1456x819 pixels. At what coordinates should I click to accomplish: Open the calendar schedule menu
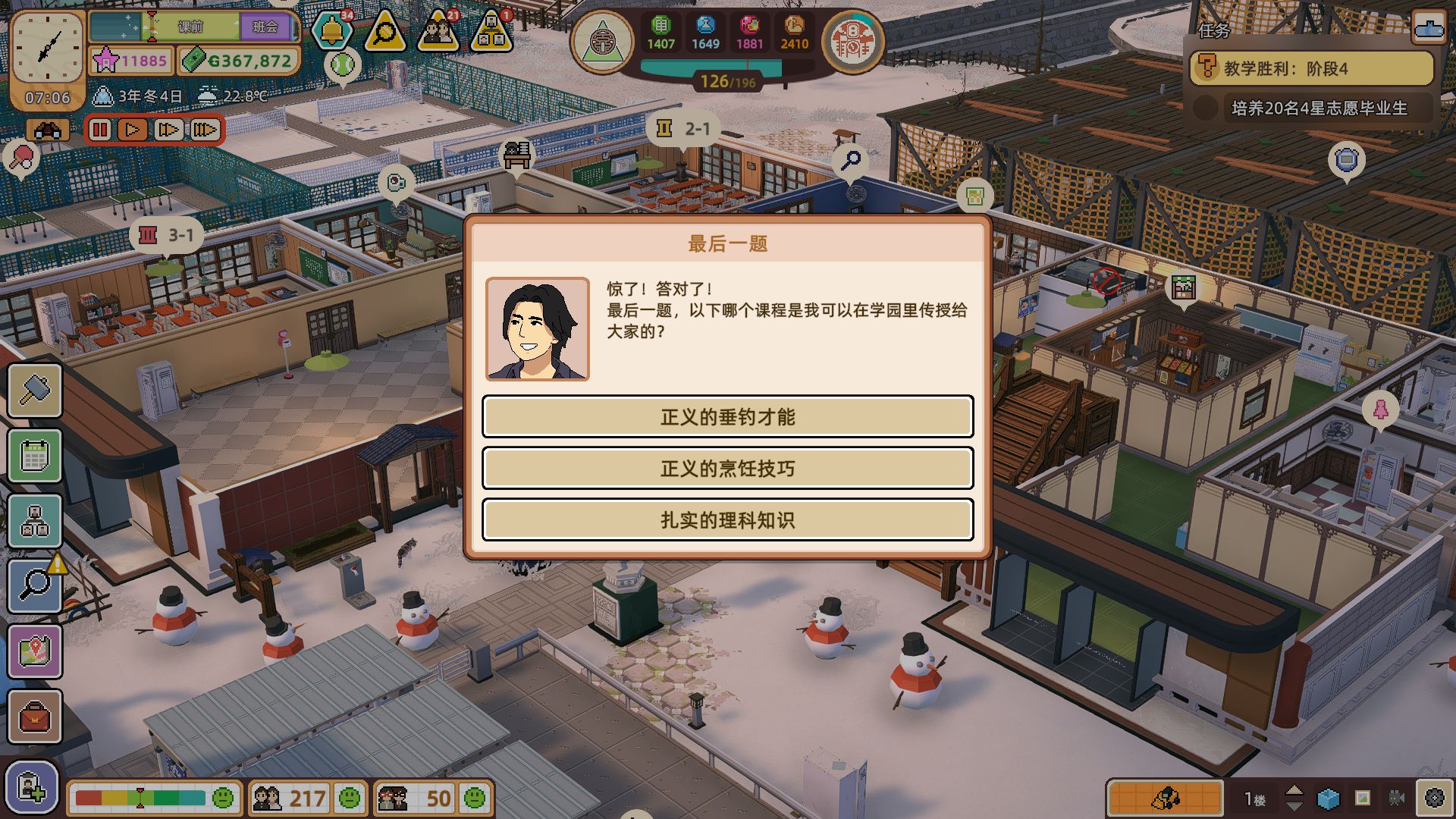point(35,456)
